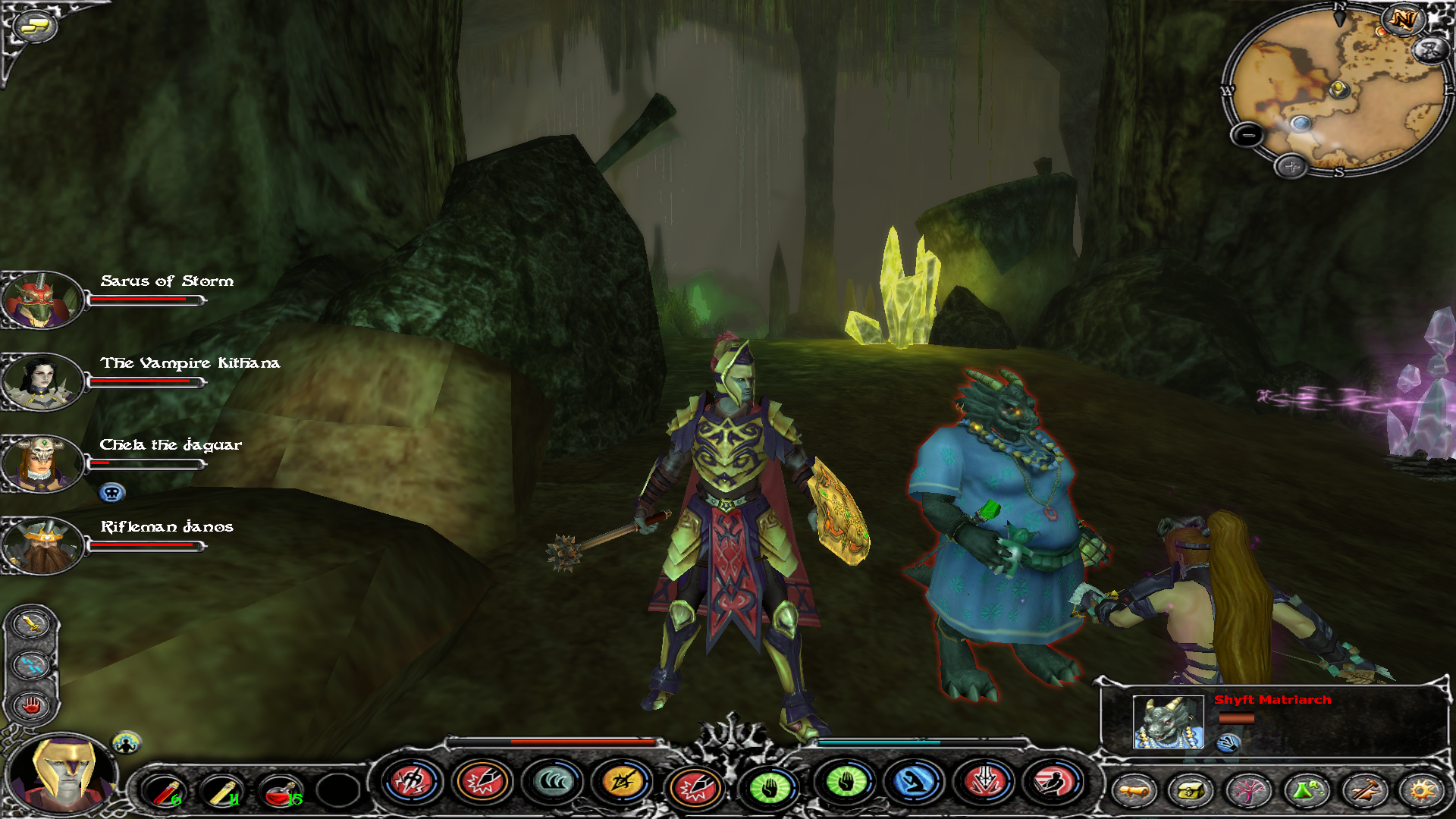Activate the blue kneeling figure ability
This screenshot has height=819, width=1456.
pyautogui.click(x=915, y=782)
